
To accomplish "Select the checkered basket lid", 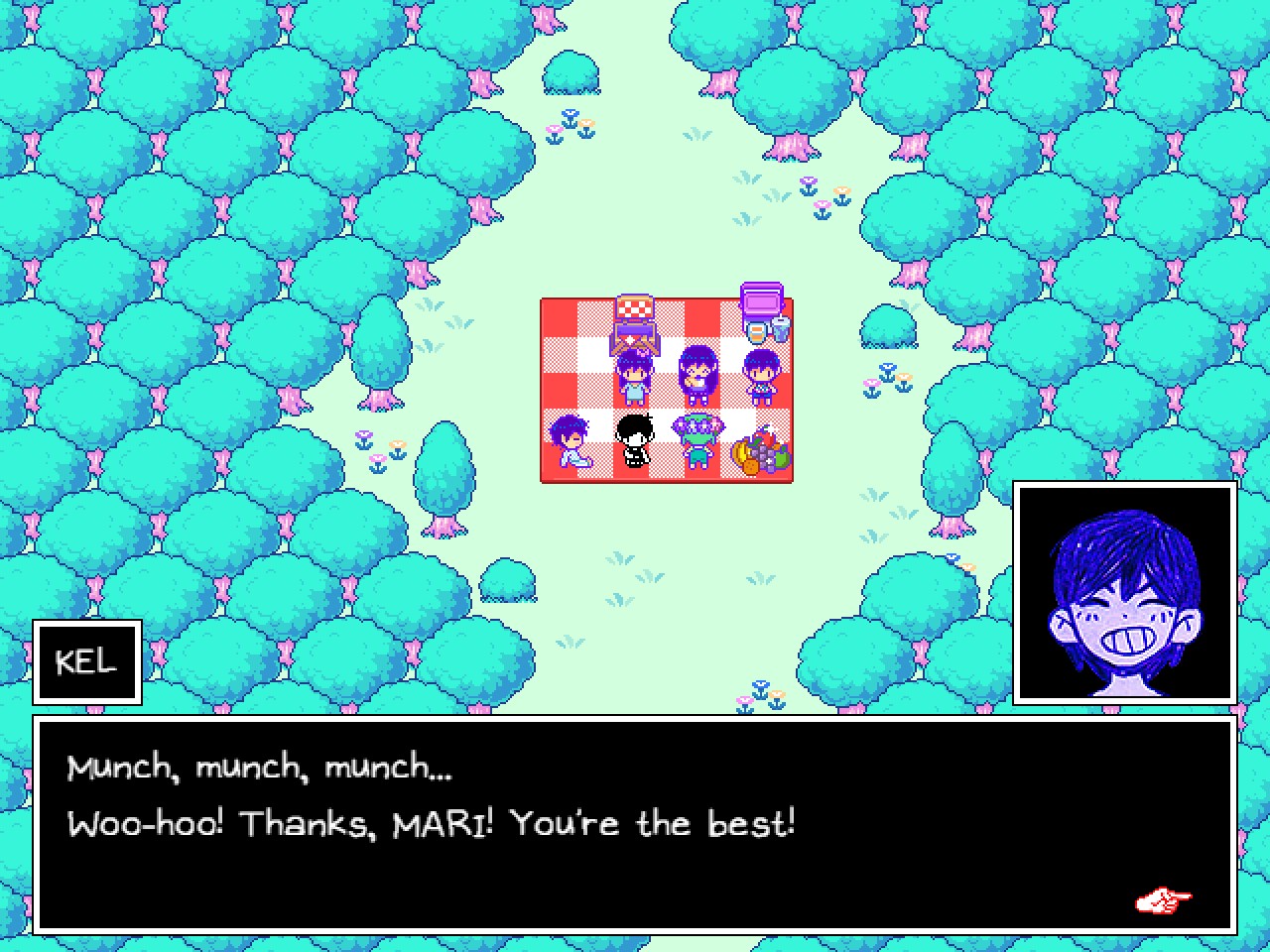I will 635,307.
